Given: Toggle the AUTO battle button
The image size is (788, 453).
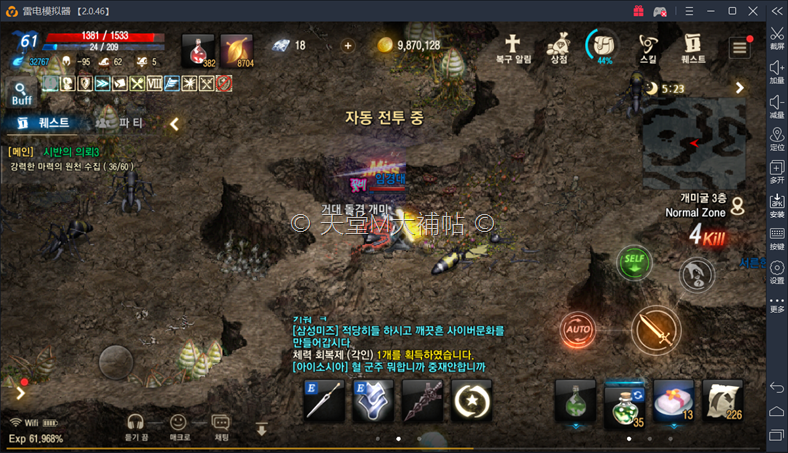Looking at the screenshot, I should pos(578,328).
